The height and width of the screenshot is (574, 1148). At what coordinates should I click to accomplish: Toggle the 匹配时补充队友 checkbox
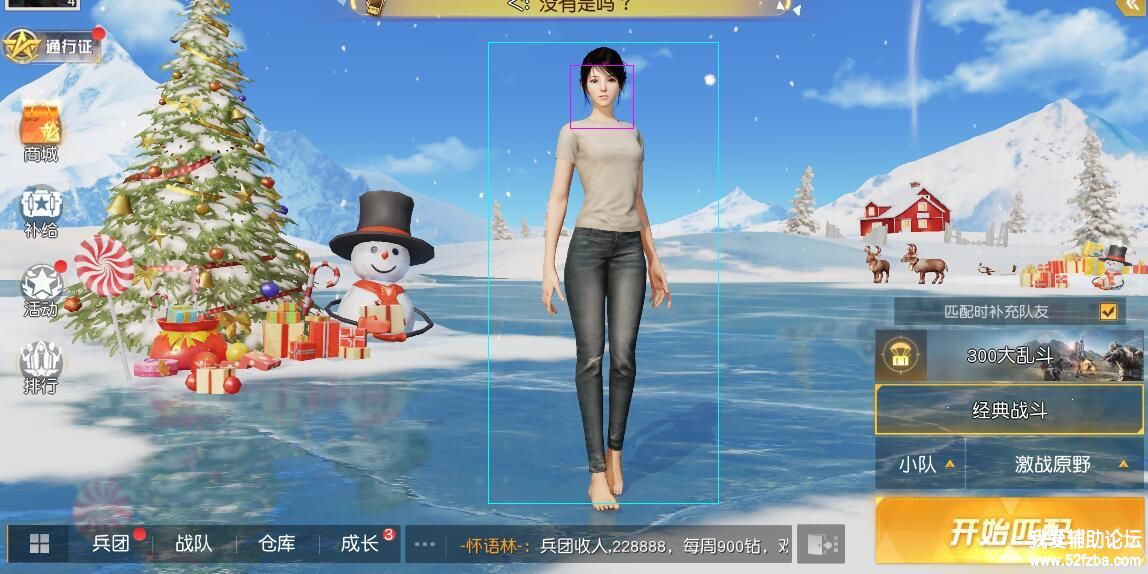pyautogui.click(x=1107, y=311)
